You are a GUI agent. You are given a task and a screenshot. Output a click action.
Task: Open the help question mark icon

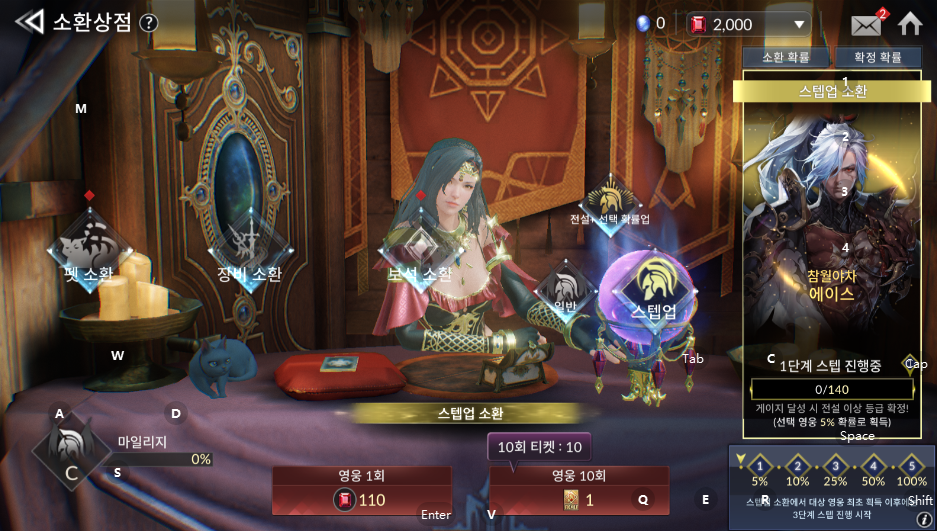149,23
